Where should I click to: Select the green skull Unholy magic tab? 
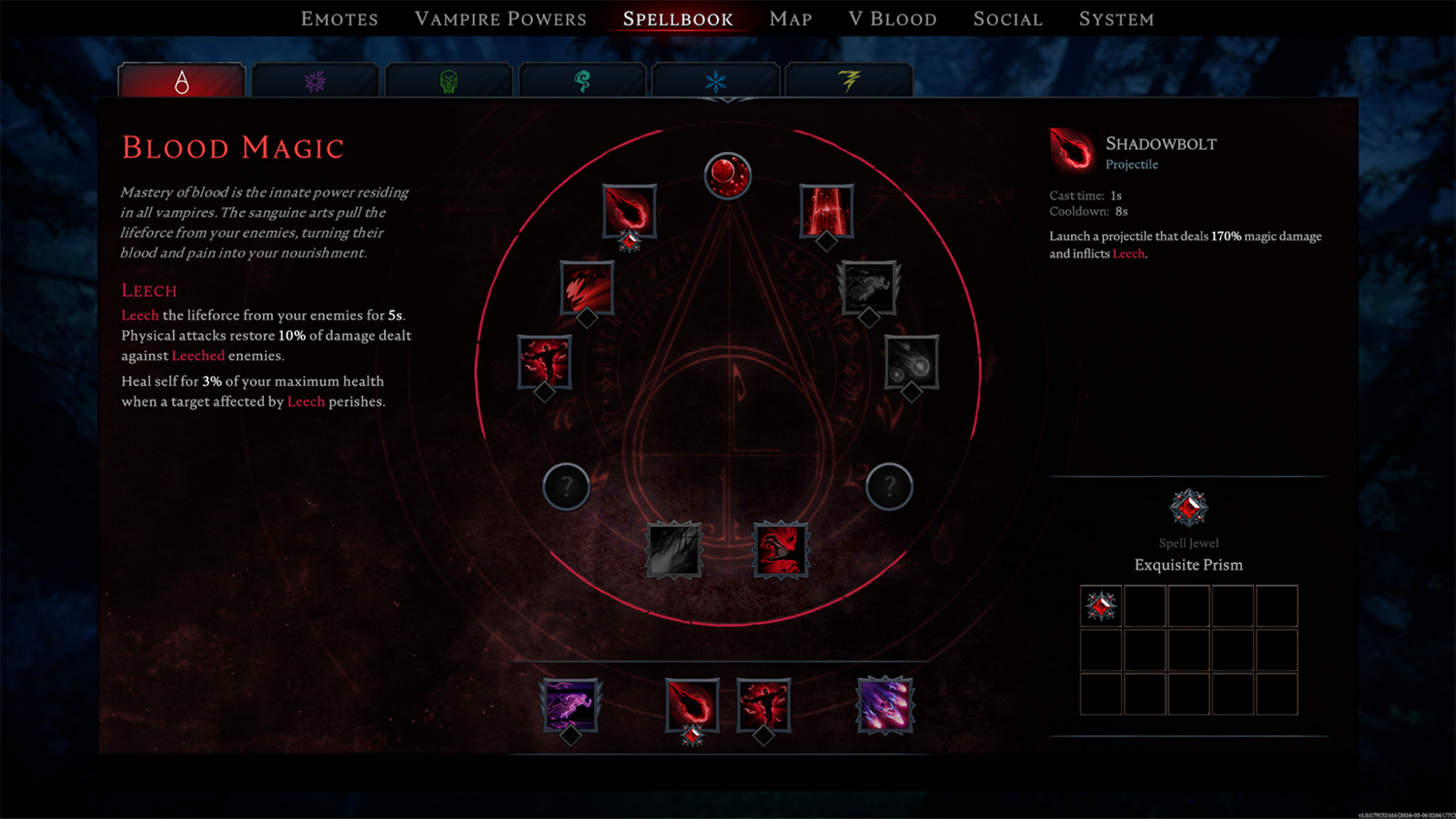click(x=449, y=82)
